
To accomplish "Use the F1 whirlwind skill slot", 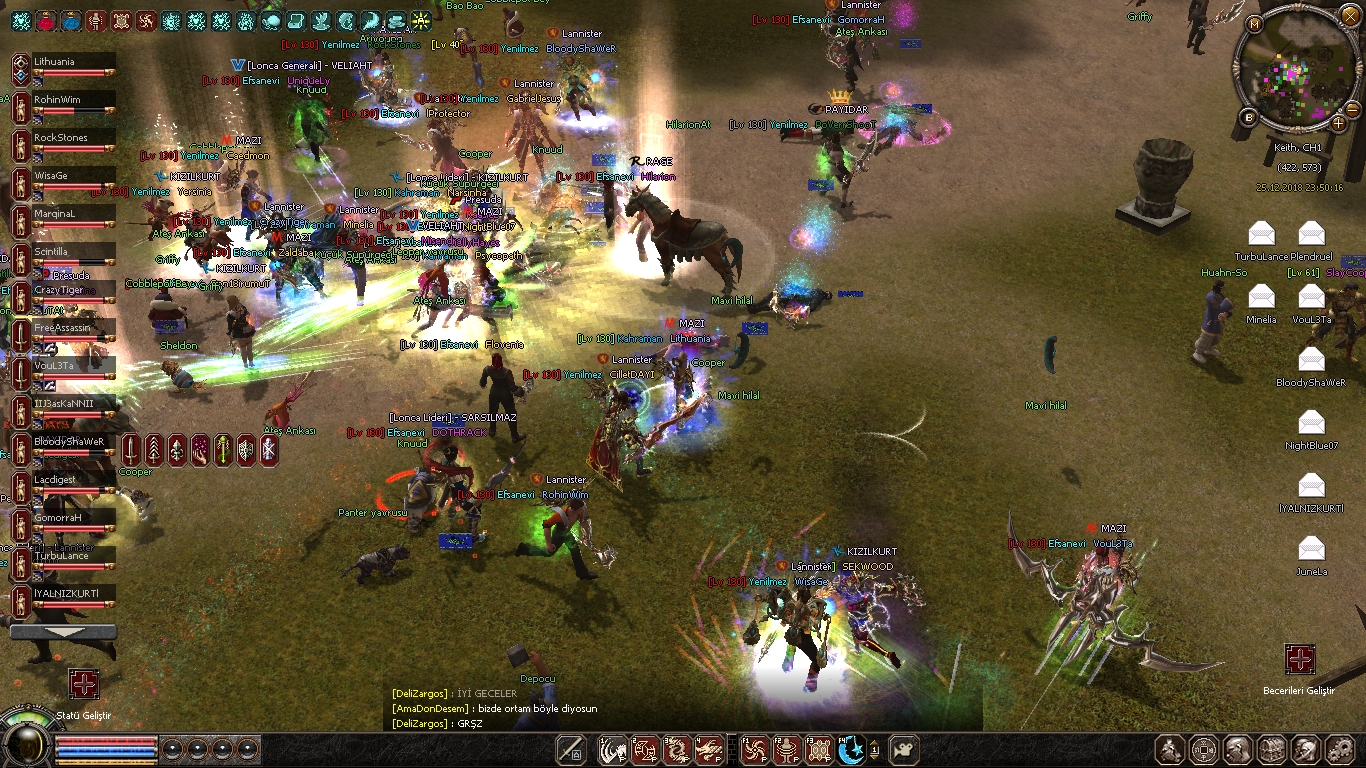I will click(757, 749).
